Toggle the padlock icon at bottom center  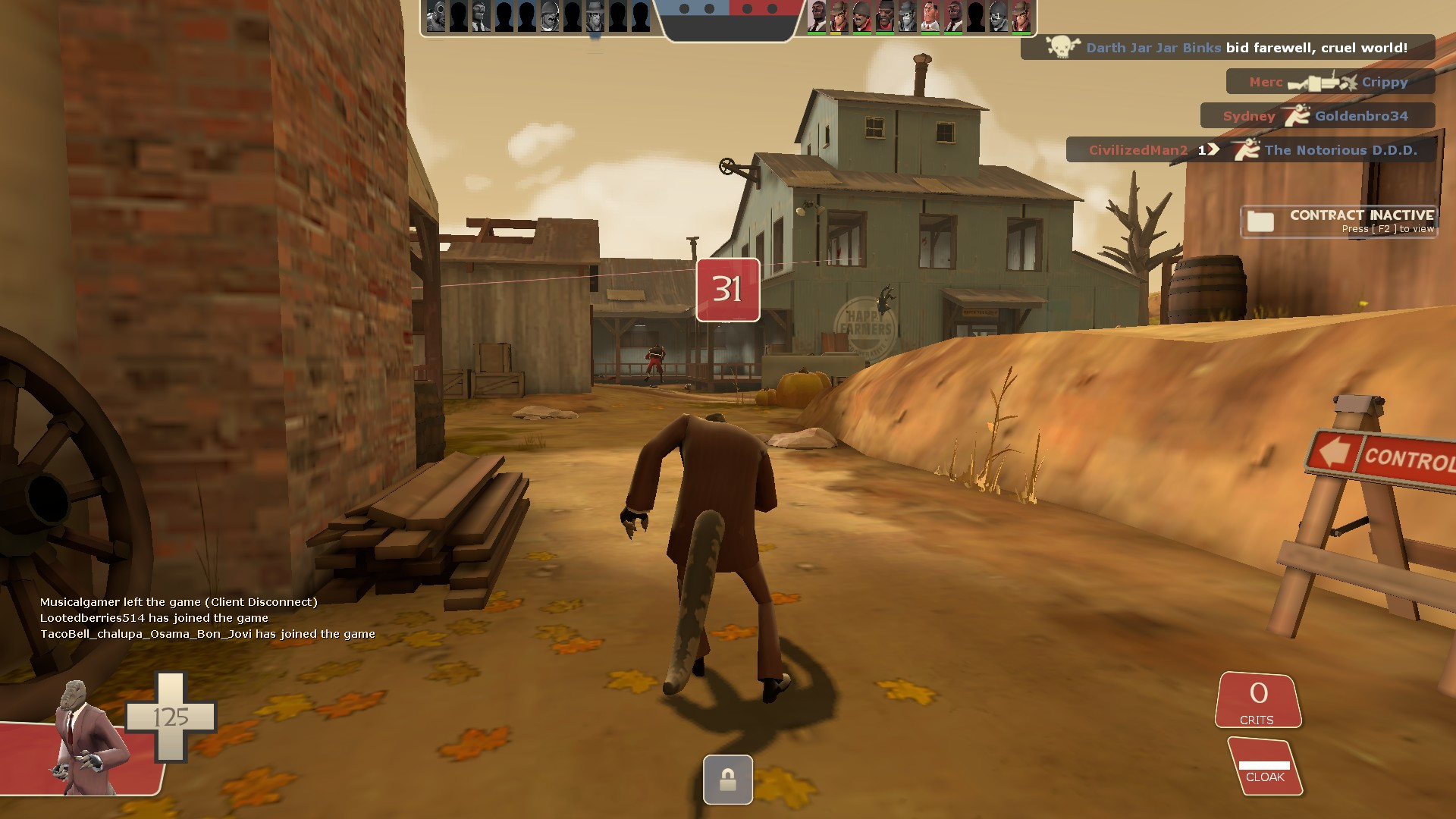coord(728,780)
